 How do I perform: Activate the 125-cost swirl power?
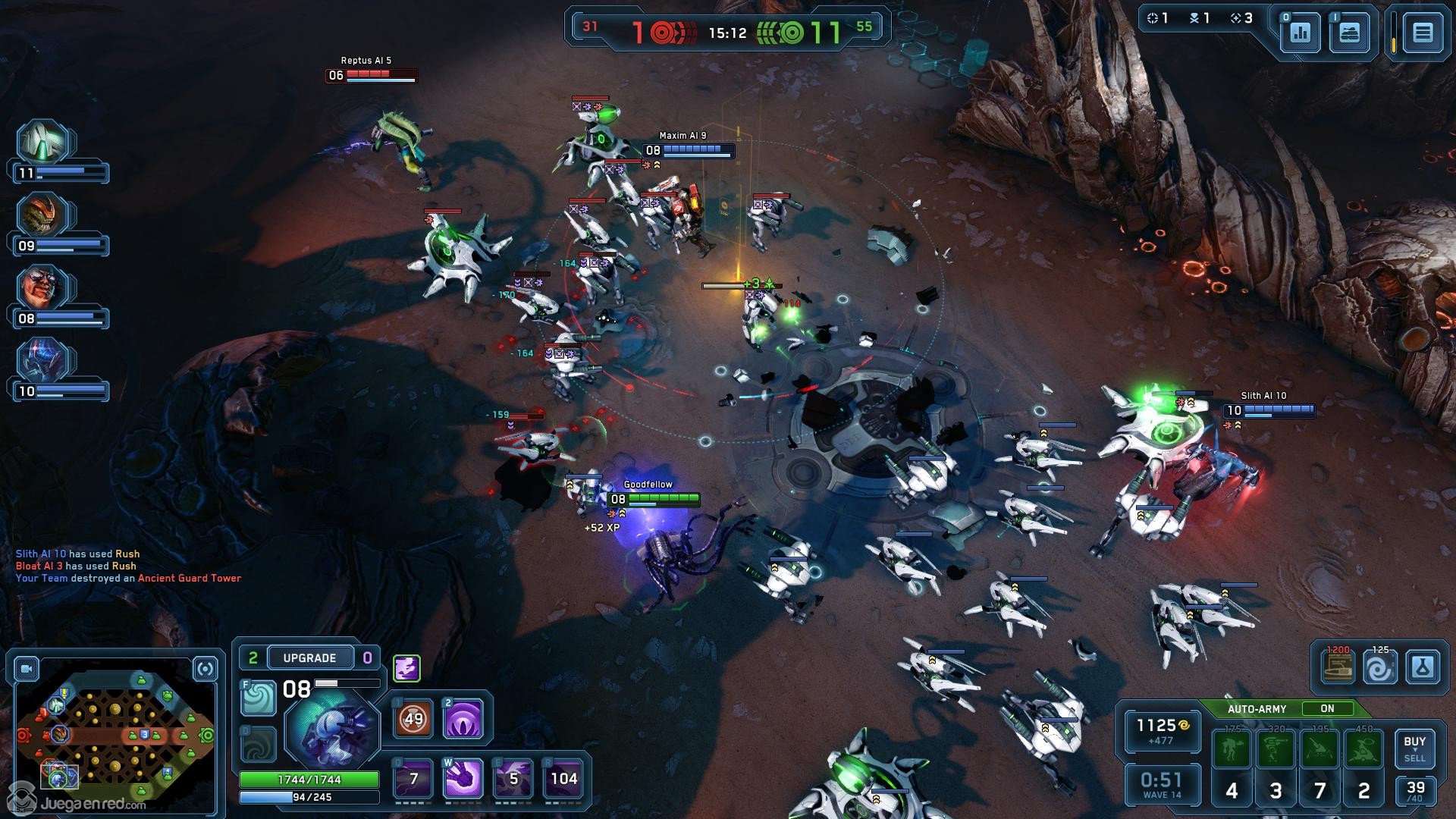pyautogui.click(x=1380, y=668)
